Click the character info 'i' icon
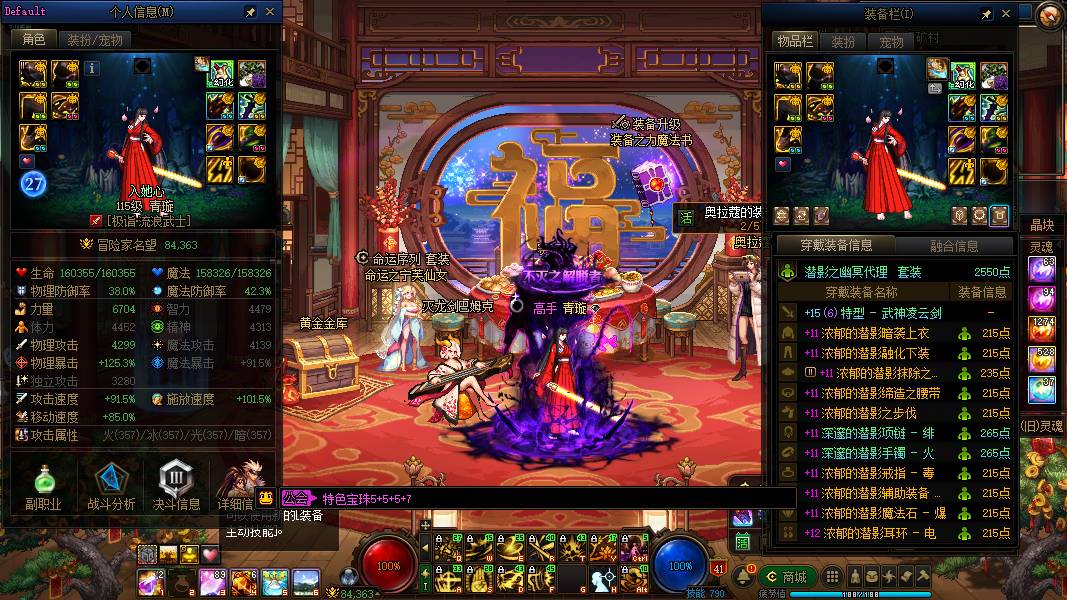1067x600 pixels. (92, 69)
